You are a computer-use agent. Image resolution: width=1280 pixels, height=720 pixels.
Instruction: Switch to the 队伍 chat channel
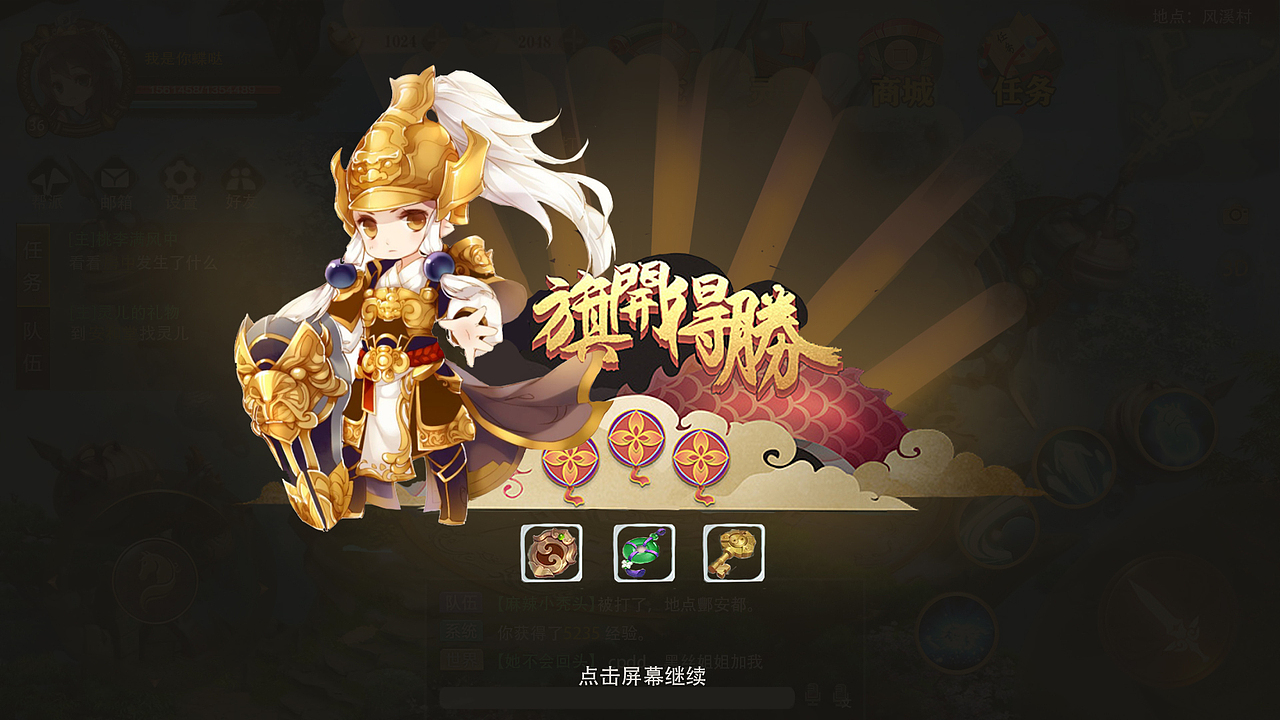tap(461, 601)
